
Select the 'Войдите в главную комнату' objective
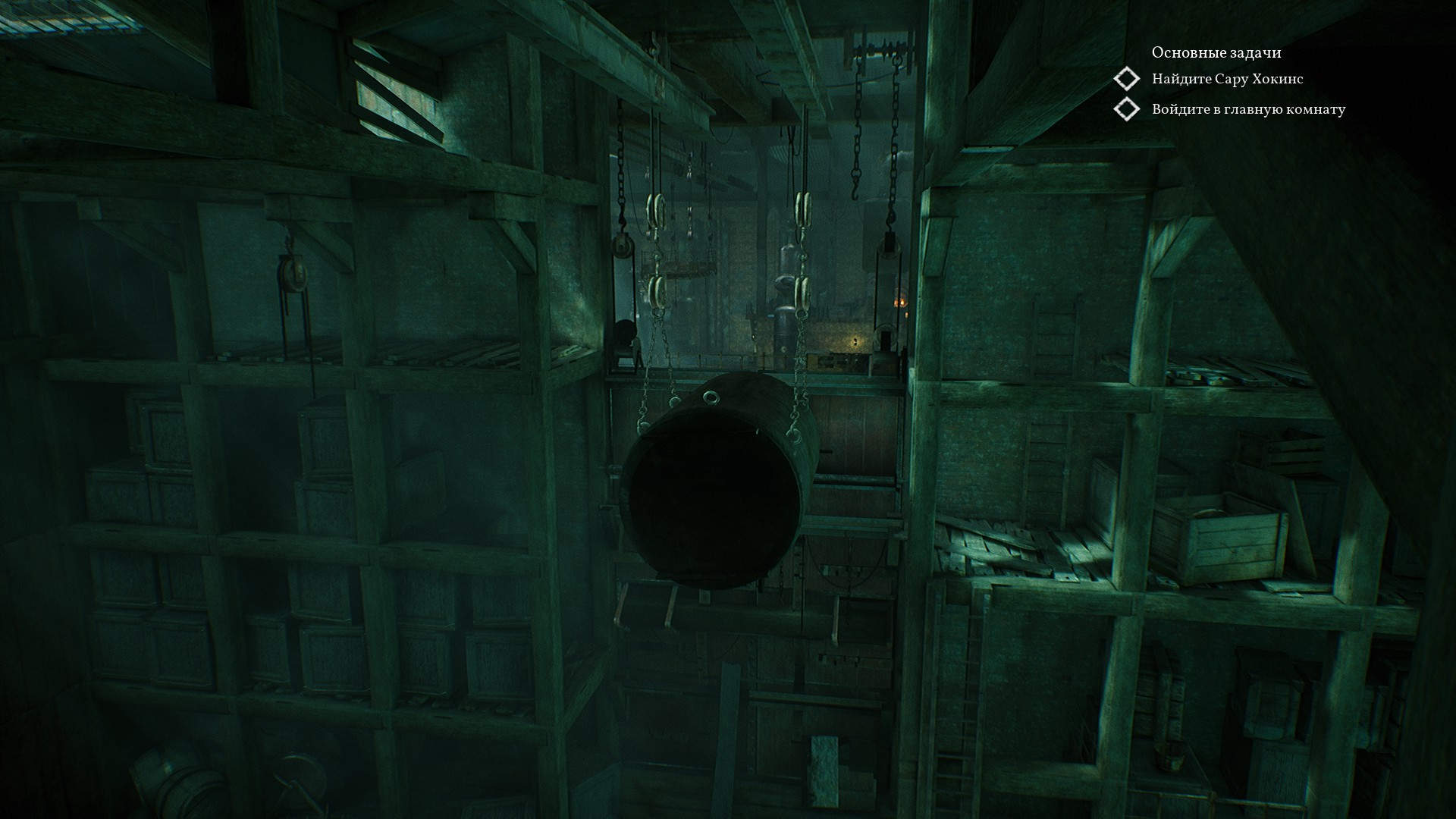point(1248,109)
